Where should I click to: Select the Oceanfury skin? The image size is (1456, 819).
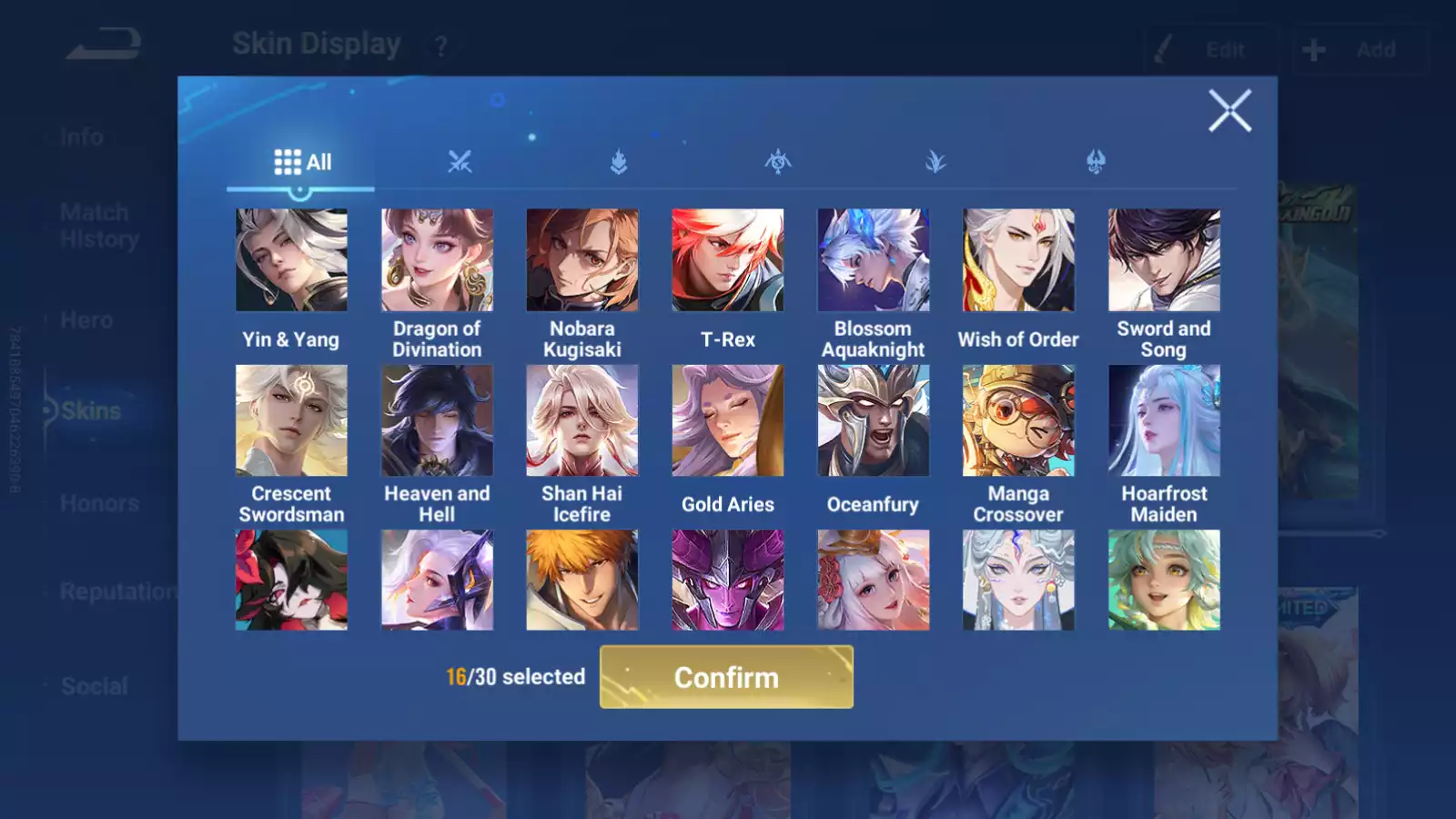[873, 420]
